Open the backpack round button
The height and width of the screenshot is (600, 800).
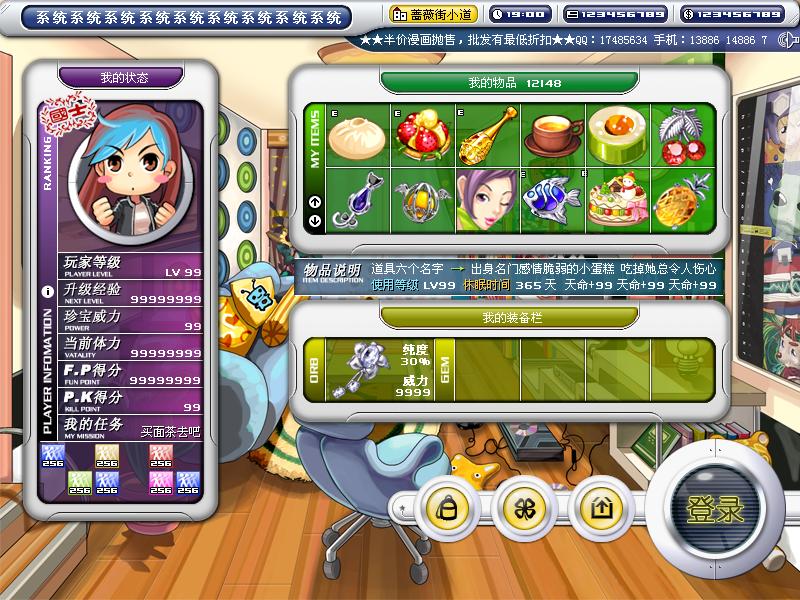click(447, 508)
